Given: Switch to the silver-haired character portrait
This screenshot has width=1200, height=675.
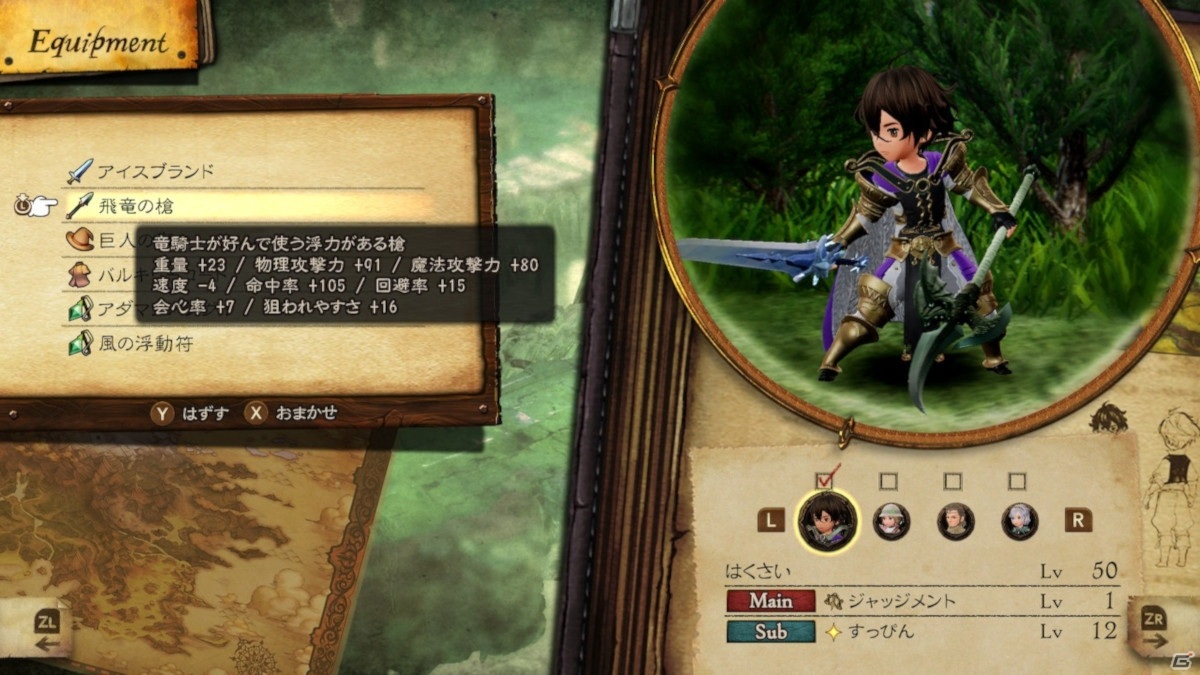Looking at the screenshot, I should (x=1020, y=521).
